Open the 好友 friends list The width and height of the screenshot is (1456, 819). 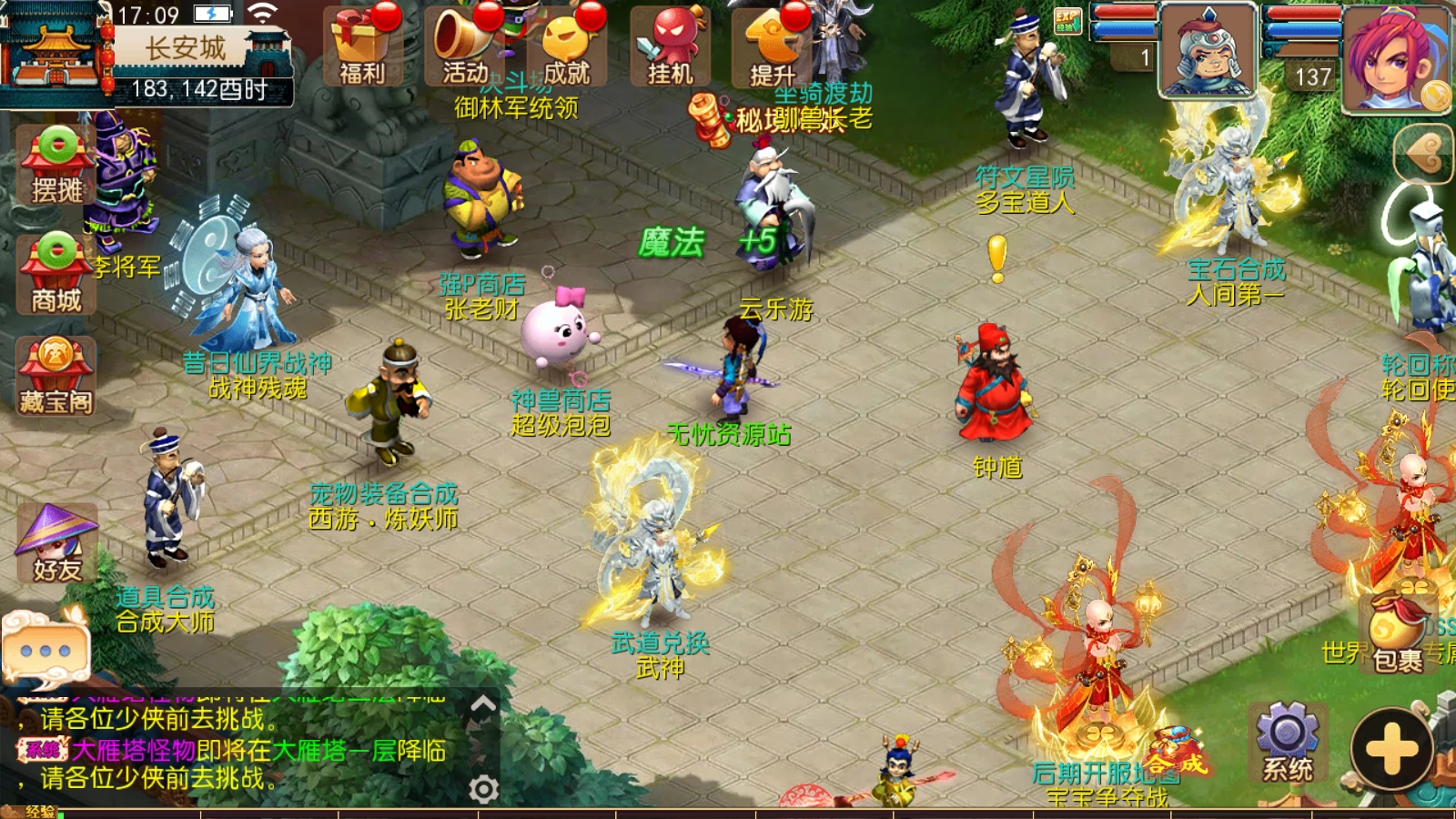click(56, 544)
